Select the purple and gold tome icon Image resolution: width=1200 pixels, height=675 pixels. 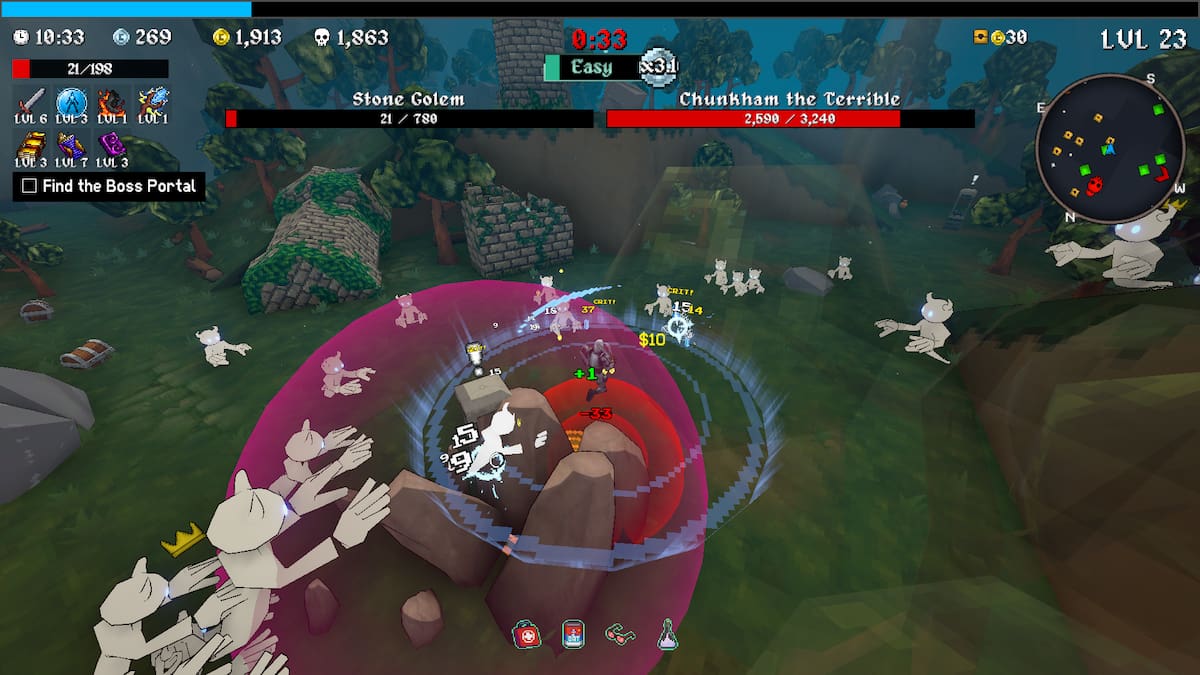tap(71, 146)
